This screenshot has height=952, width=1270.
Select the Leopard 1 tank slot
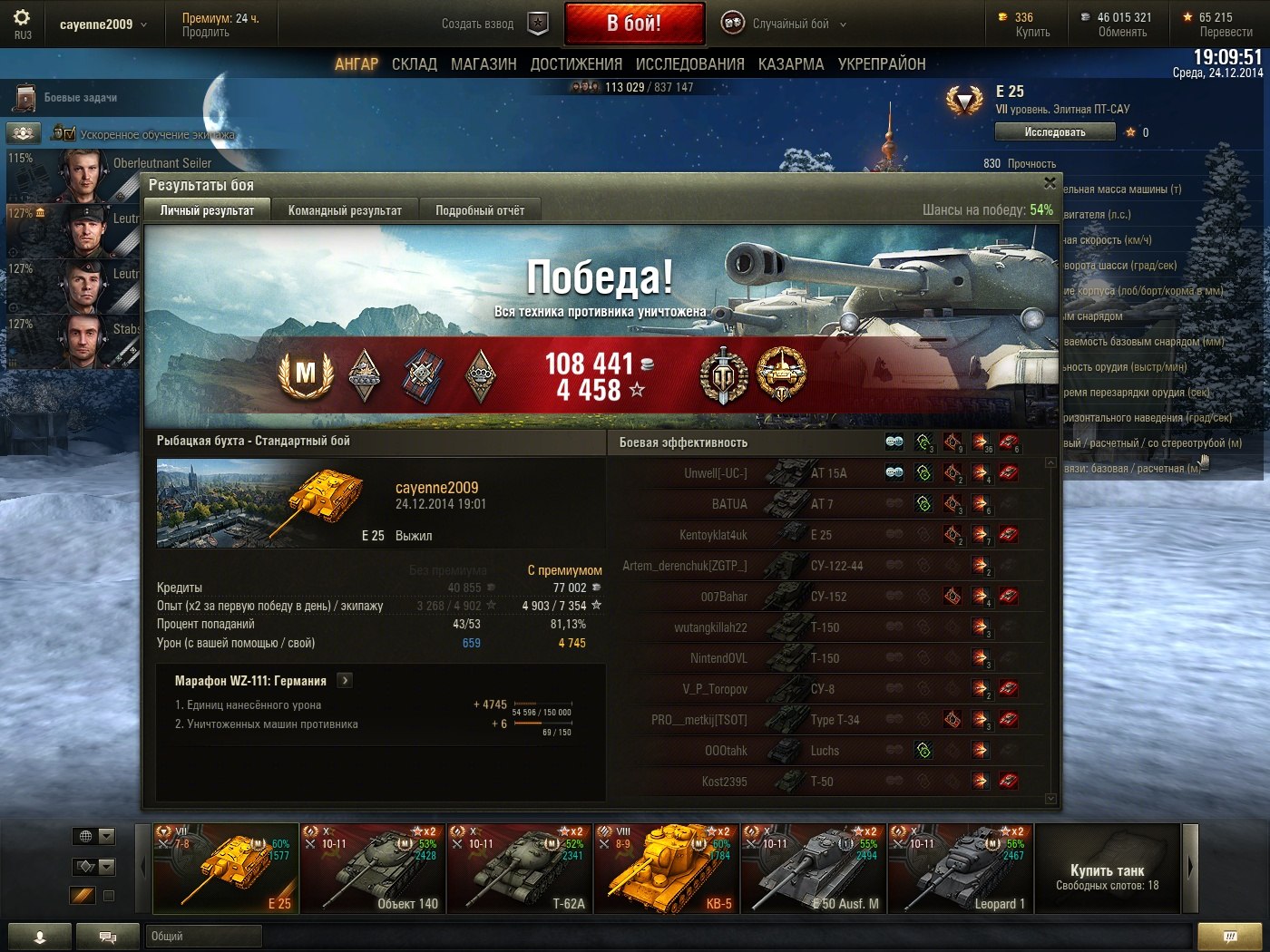(x=961, y=868)
